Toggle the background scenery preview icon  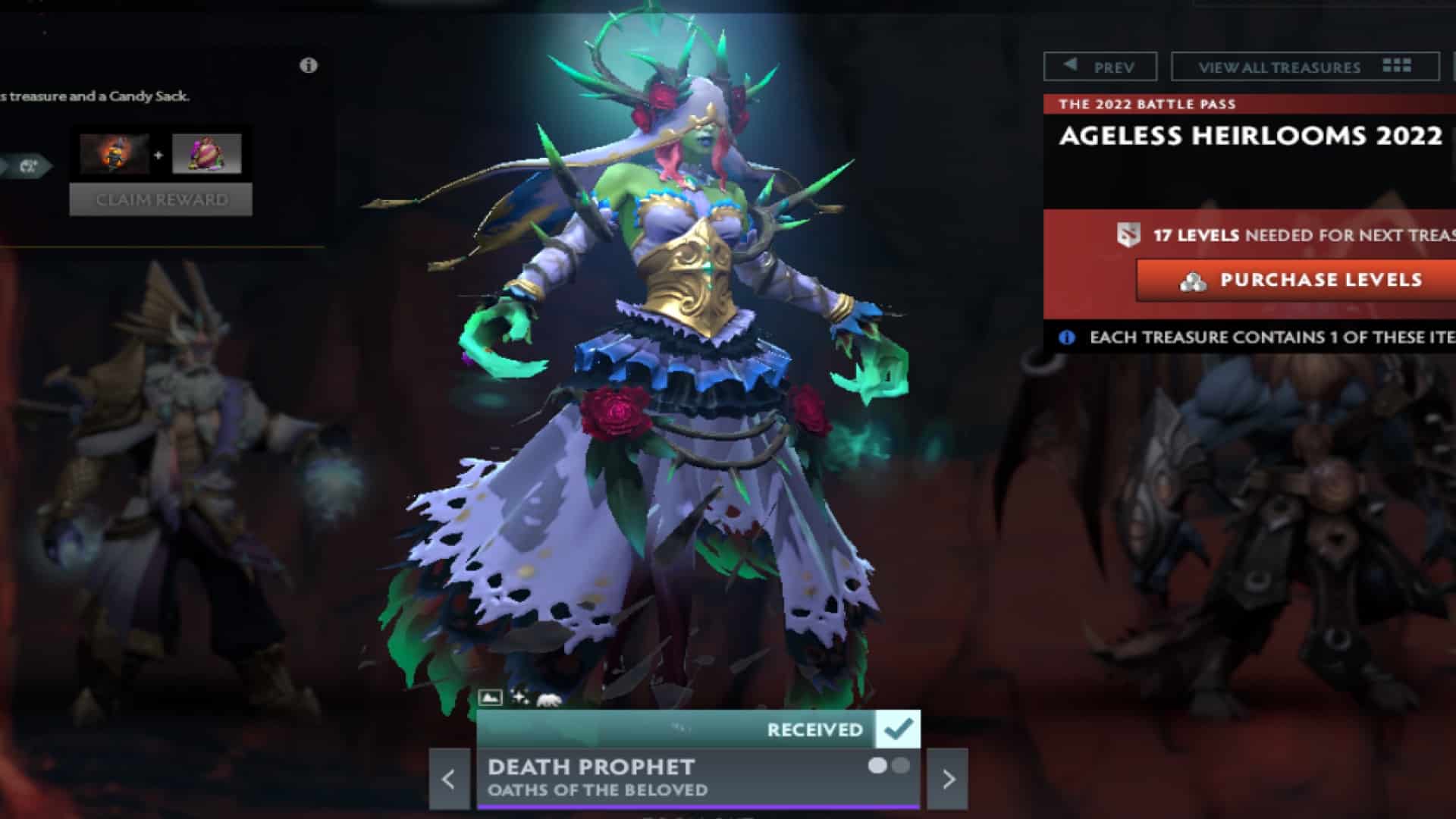[490, 698]
